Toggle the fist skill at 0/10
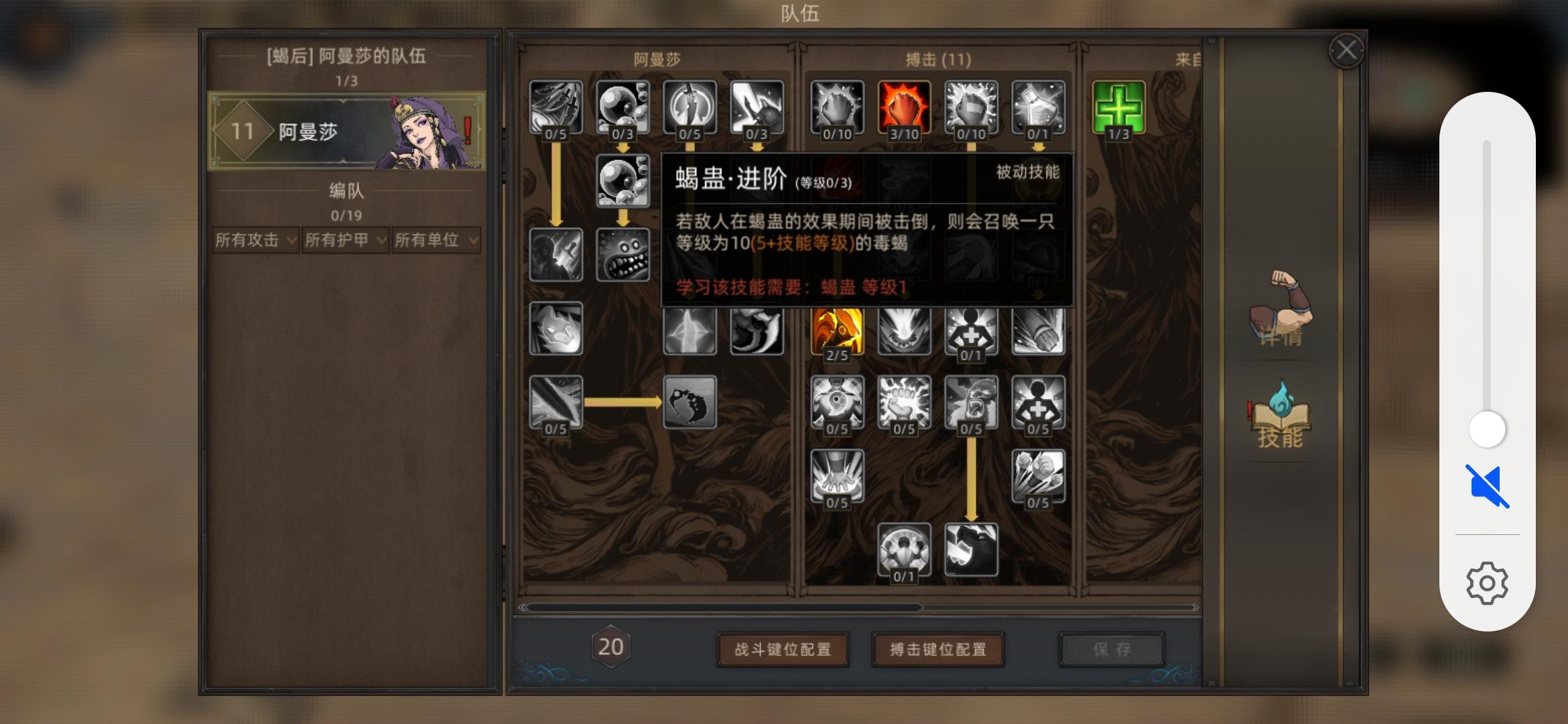This screenshot has height=724, width=1568. pos(838,107)
